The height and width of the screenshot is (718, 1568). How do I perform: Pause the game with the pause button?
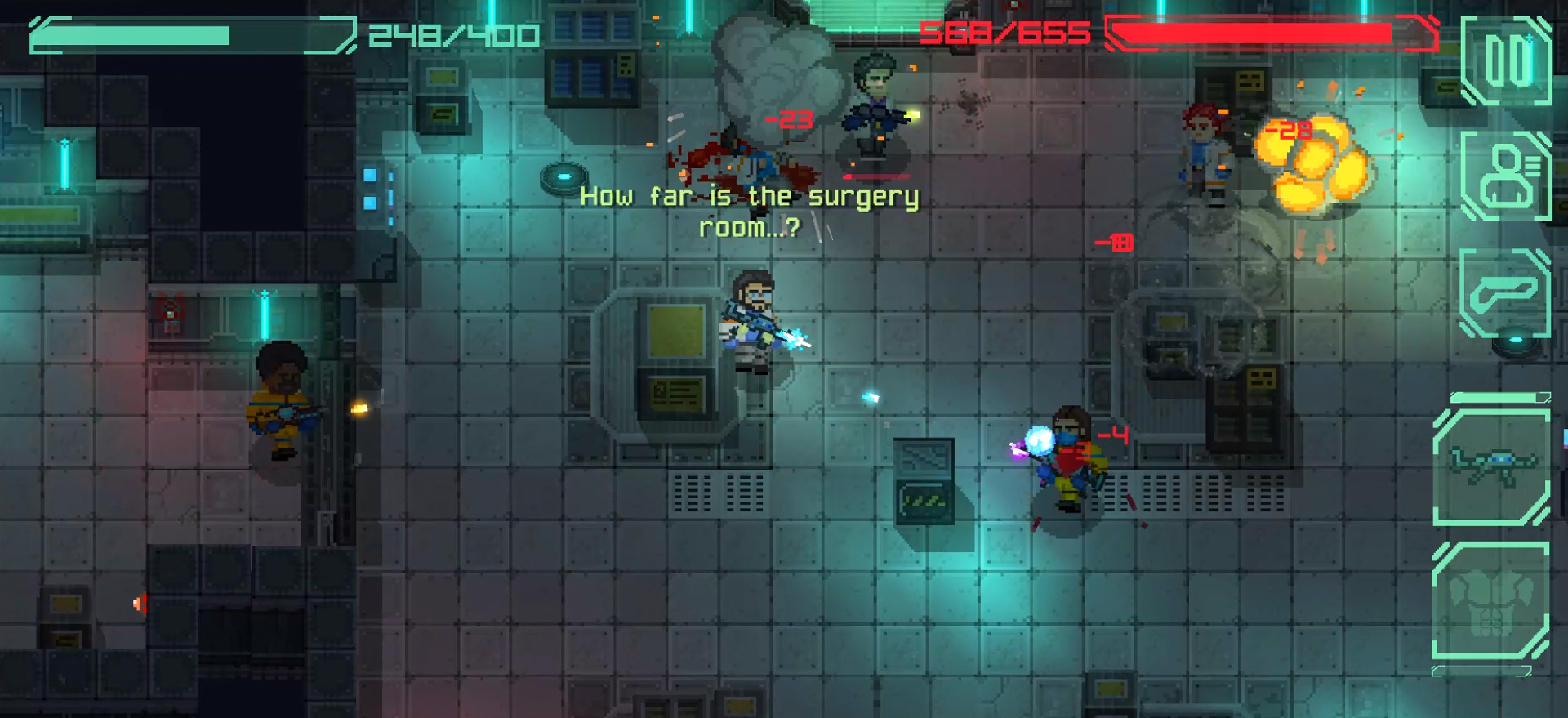tap(1506, 61)
